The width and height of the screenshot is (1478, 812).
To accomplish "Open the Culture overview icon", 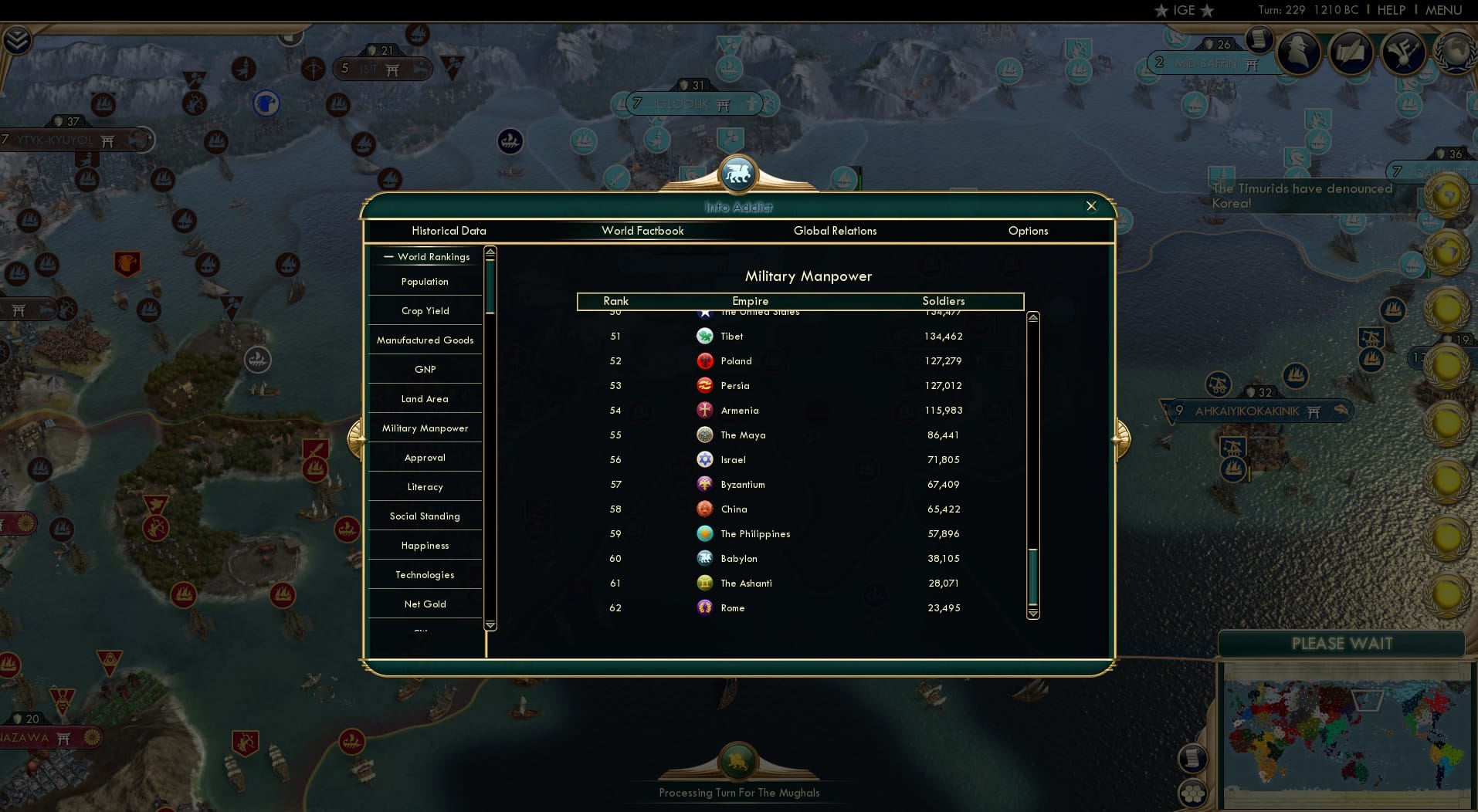I will click(1404, 52).
